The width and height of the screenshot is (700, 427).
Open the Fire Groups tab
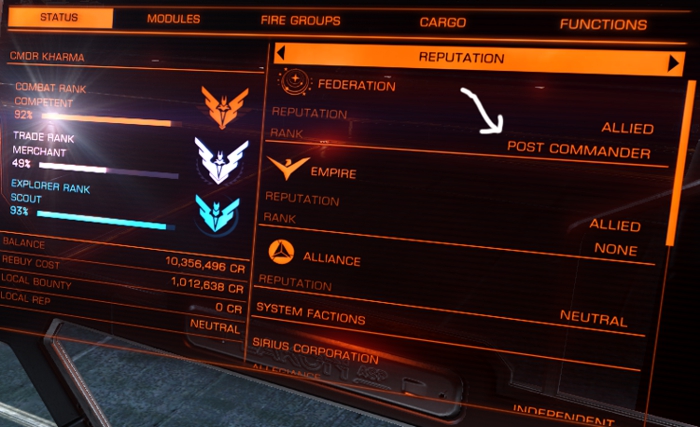[300, 20]
